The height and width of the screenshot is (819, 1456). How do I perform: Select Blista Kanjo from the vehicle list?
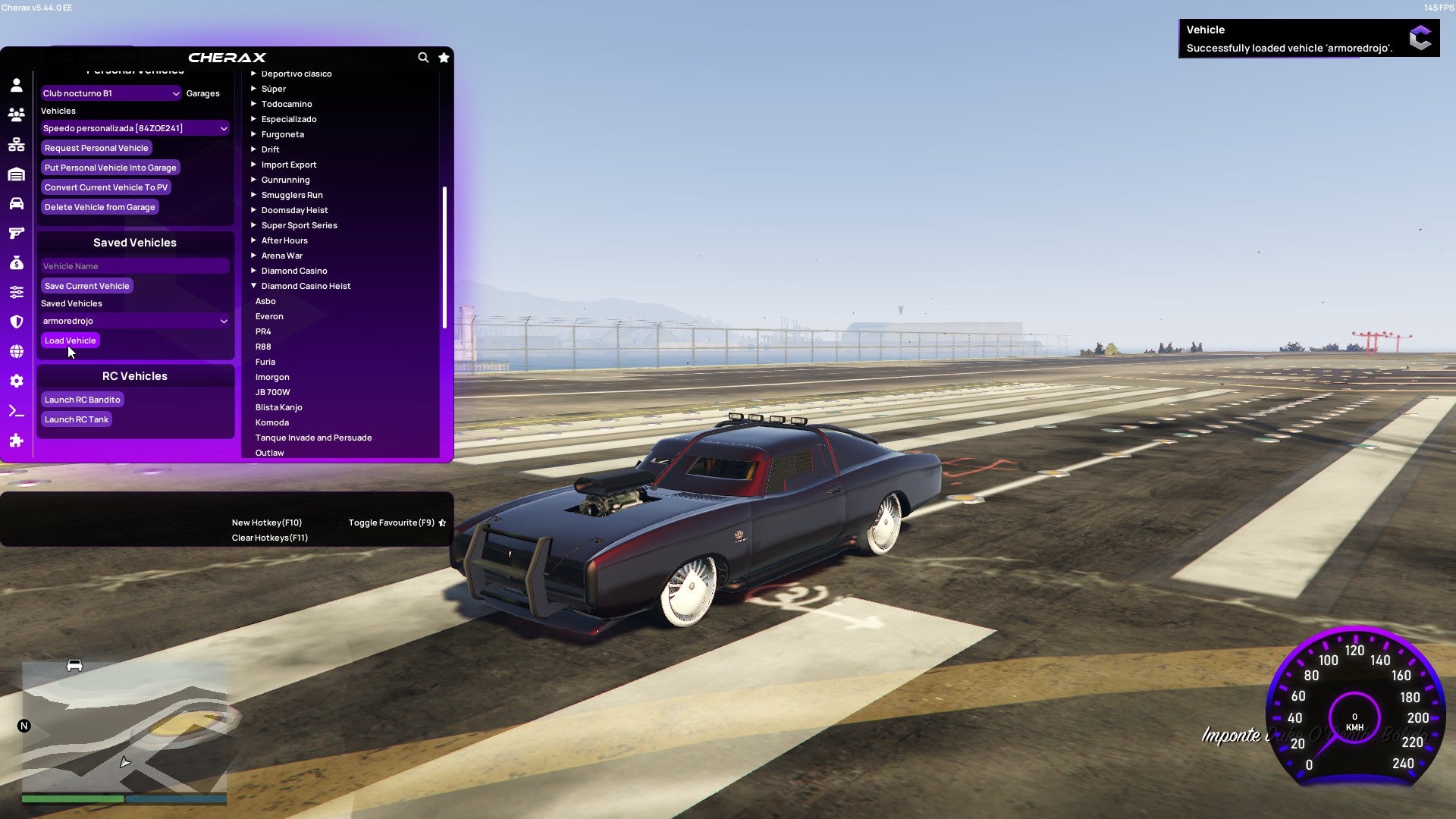[x=280, y=407]
